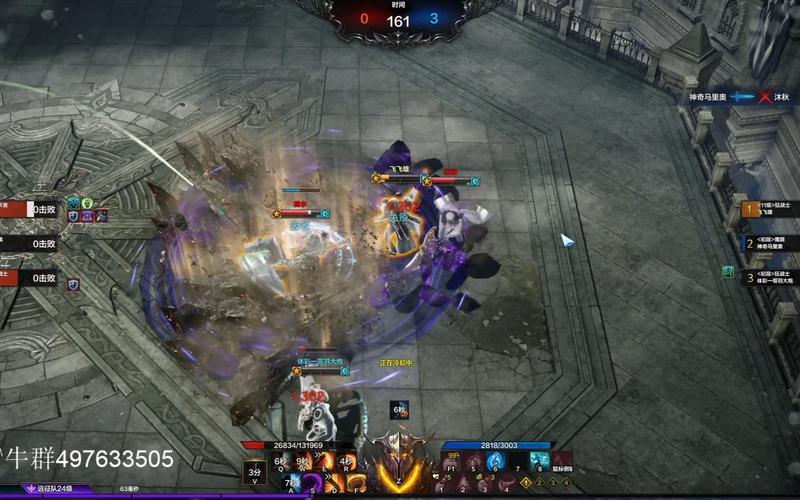Click the green circular buff icon
This screenshot has height=500, width=800.
(87, 203)
